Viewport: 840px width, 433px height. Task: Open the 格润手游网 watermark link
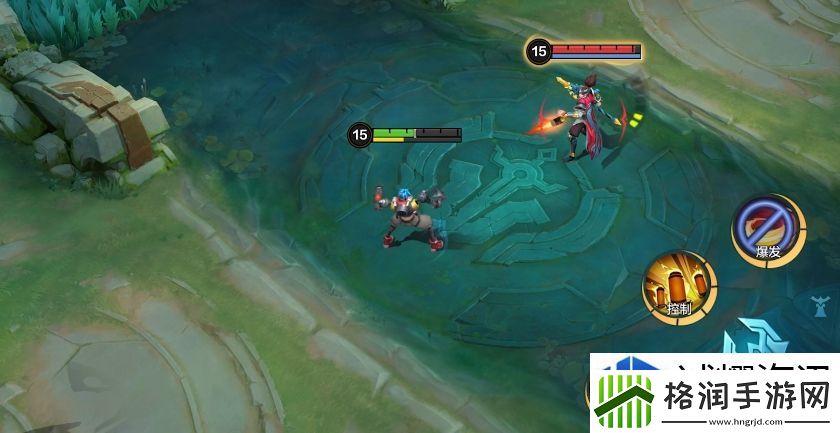[710, 393]
